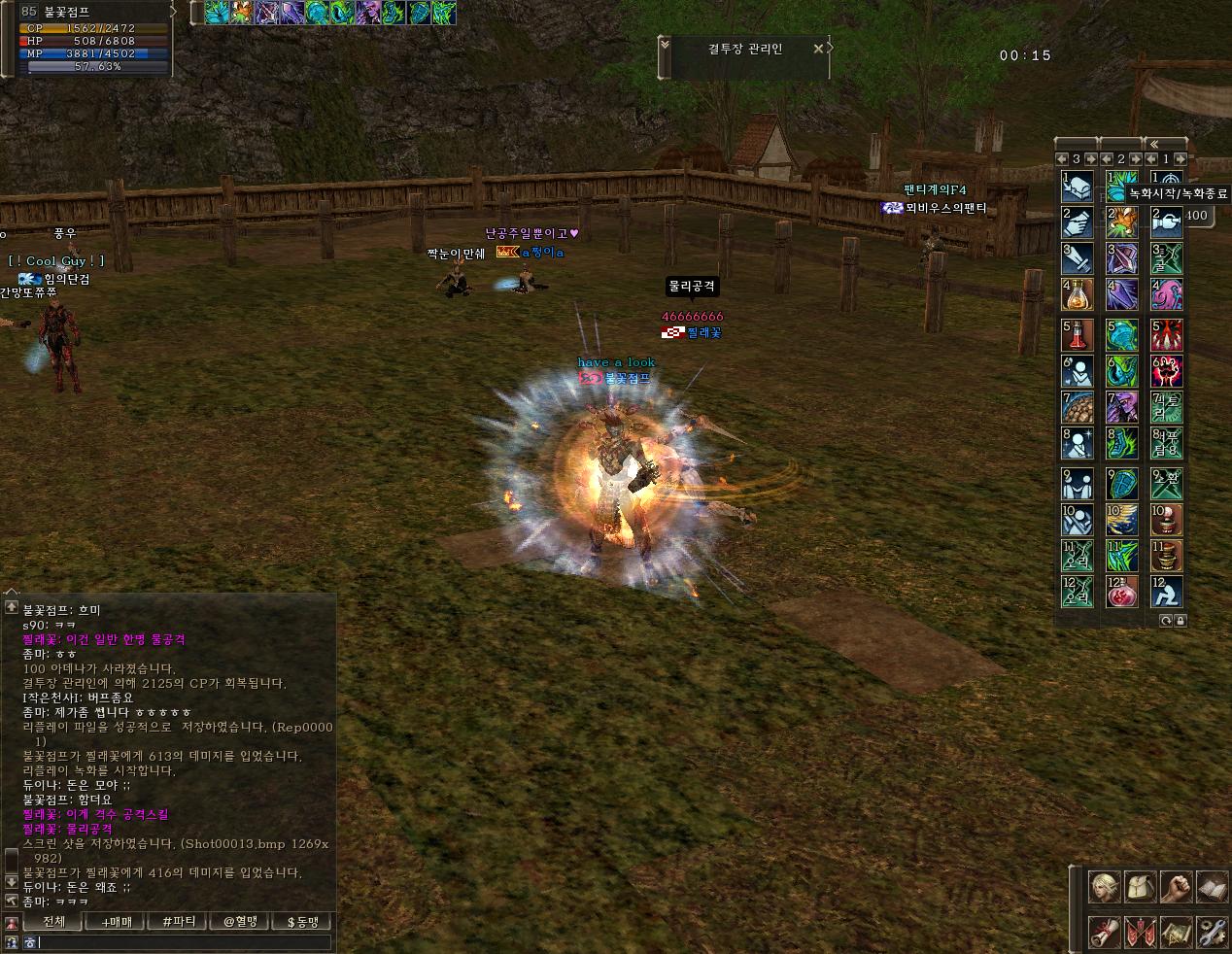Switch to the 전체 chat tab
This screenshot has height=954, width=1232.
pos(54,921)
